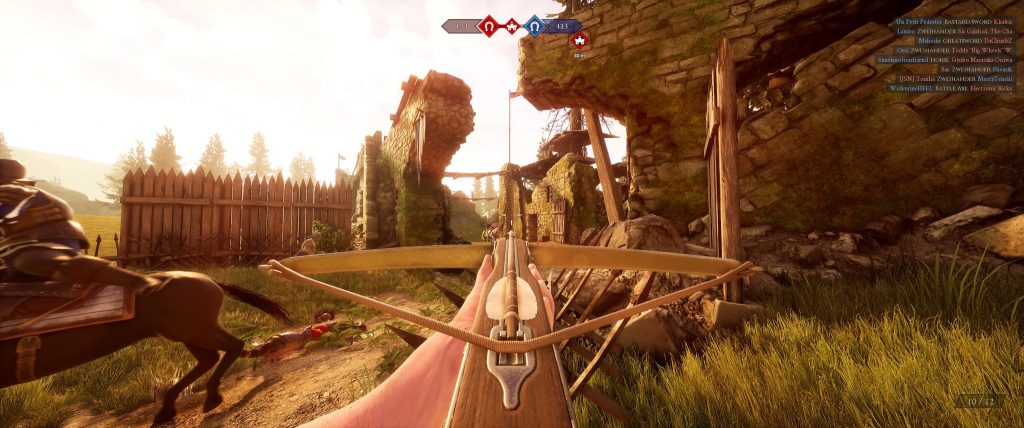Select the castle icon between team emblems
This screenshot has height=428, width=1024.
(511, 26)
